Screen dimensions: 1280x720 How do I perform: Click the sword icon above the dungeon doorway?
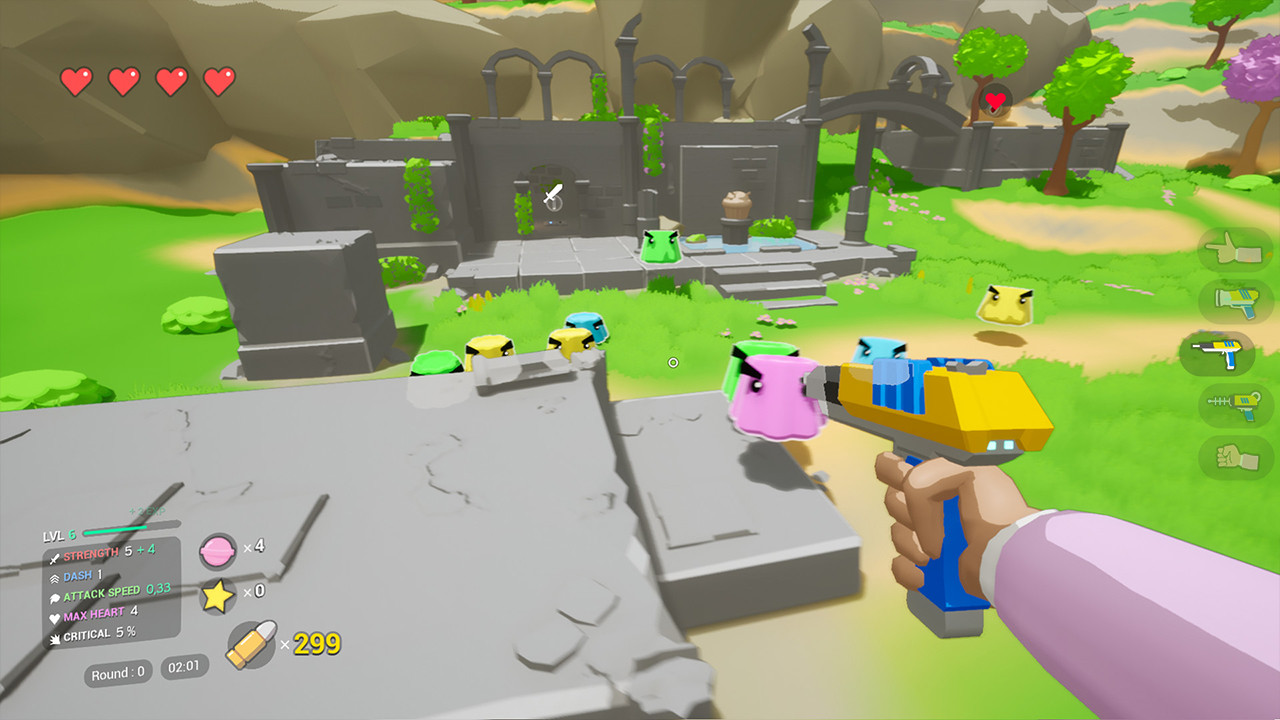tap(552, 192)
